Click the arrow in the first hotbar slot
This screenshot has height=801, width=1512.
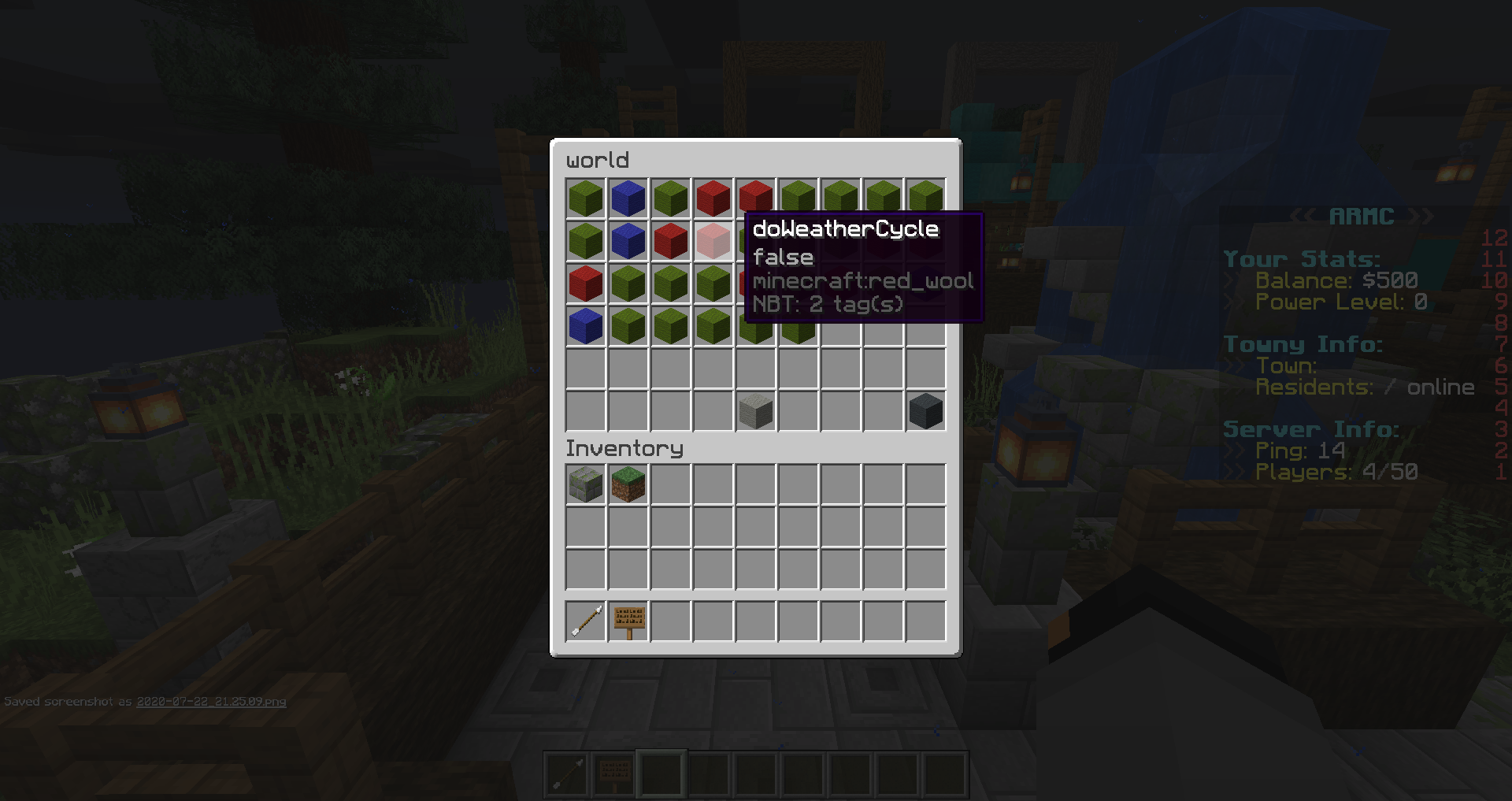pyautogui.click(x=585, y=620)
